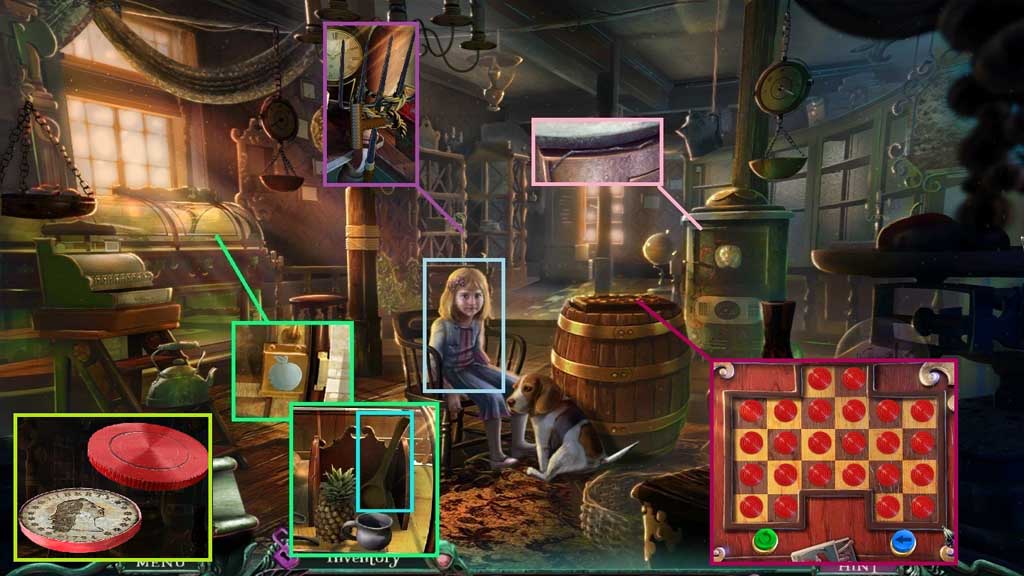Undo move with the blue arrow button
1024x576 pixels.
[x=904, y=541]
